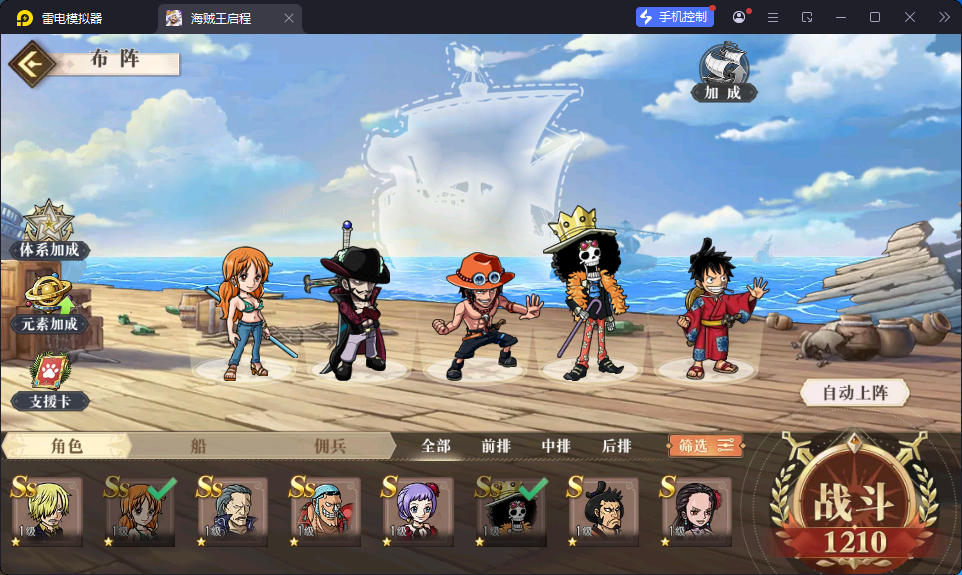Go back using the arrow button
The height and width of the screenshot is (575, 962).
pos(33,63)
